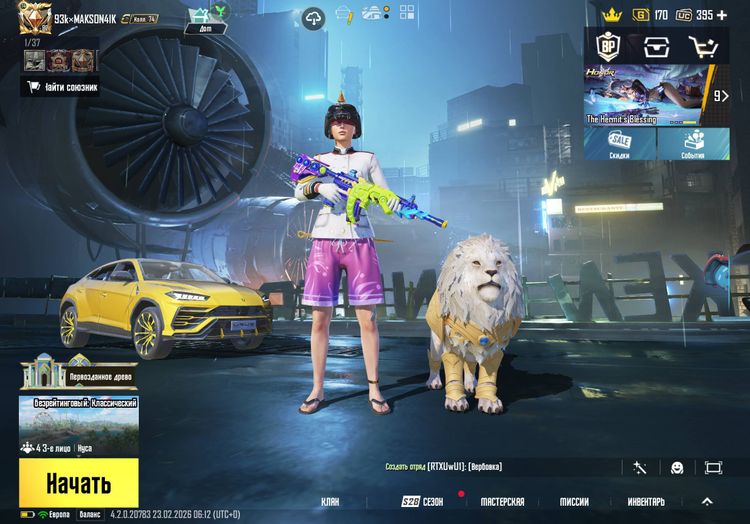The height and width of the screenshot is (524, 750).
Task: Open the map and mode selection thumbnail
Action: coord(78,425)
